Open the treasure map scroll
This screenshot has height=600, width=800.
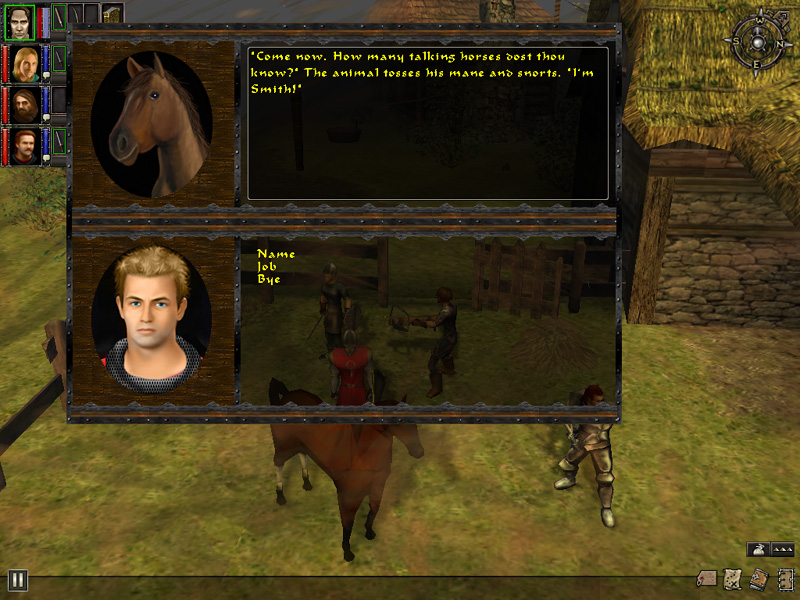[x=732, y=580]
